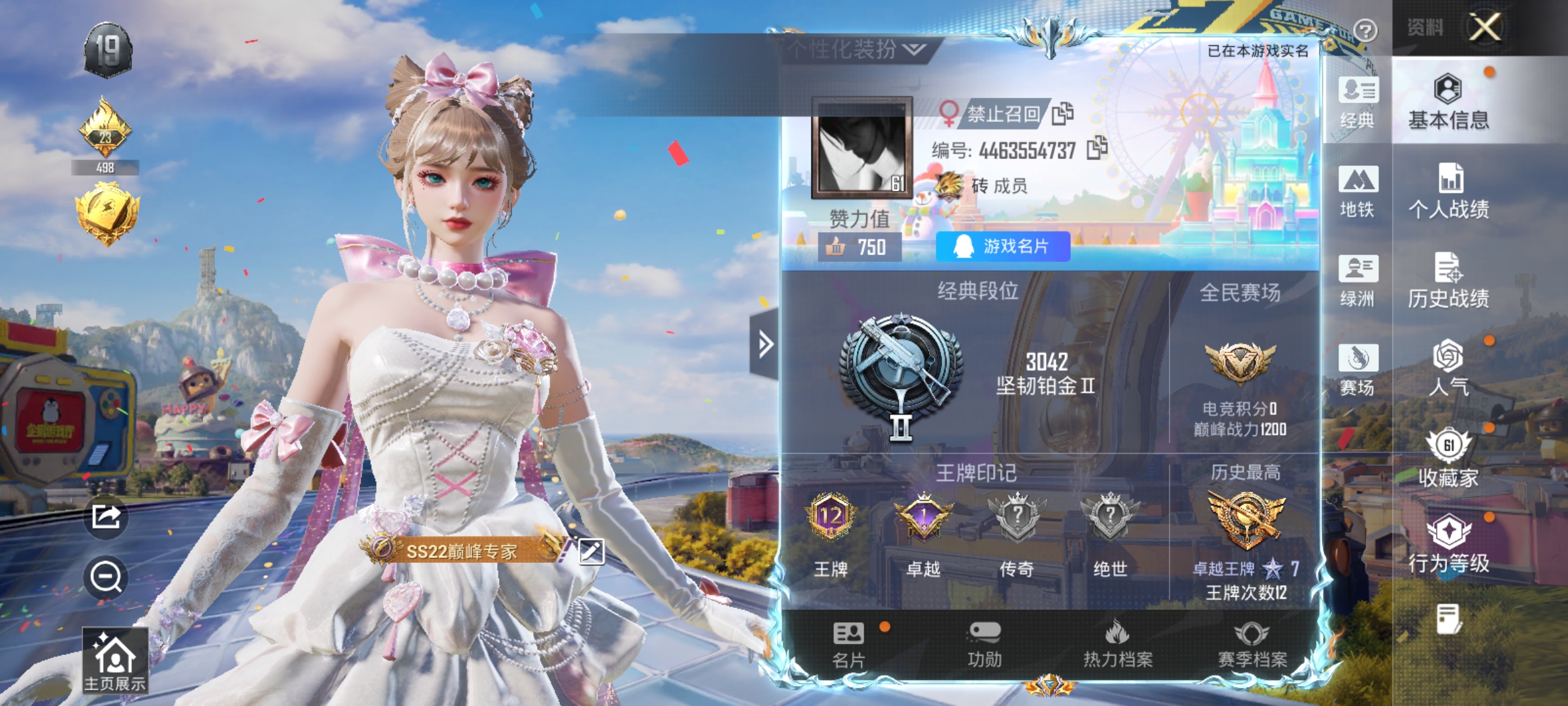Select the 经典 classic mode tab
The width and height of the screenshot is (1568, 706).
tap(1358, 103)
